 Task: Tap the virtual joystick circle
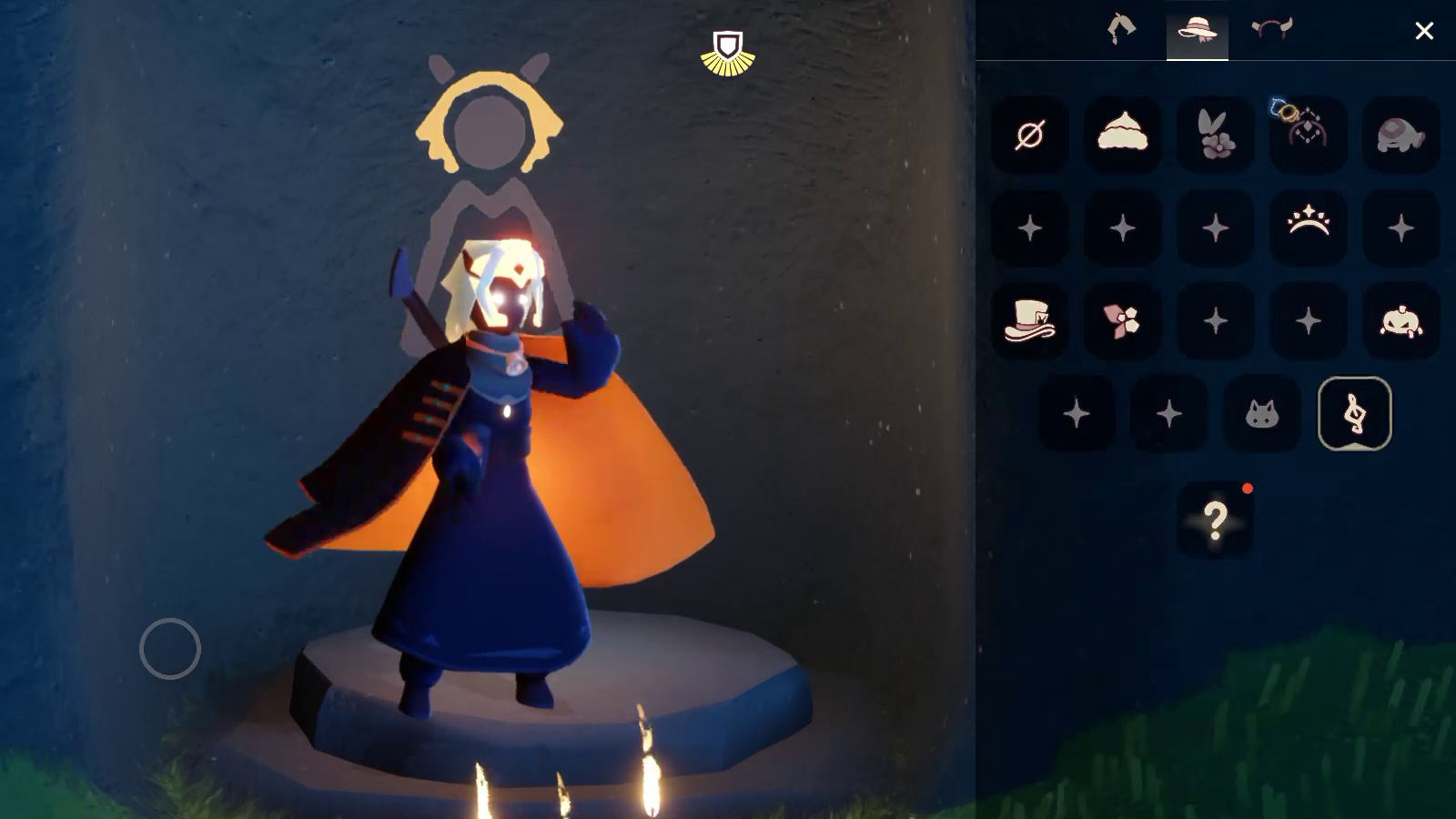tap(170, 649)
